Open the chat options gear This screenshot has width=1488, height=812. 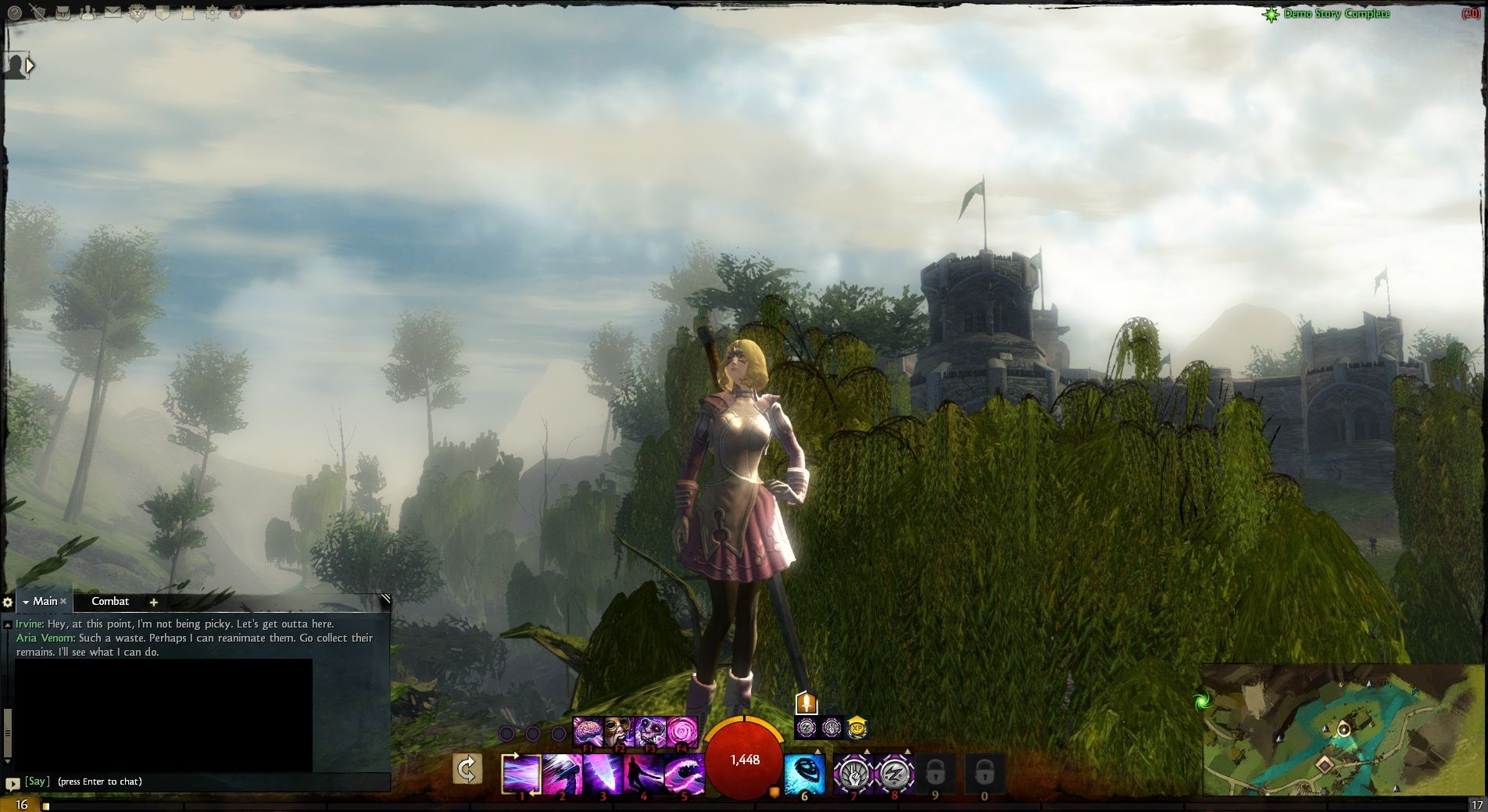[x=8, y=602]
